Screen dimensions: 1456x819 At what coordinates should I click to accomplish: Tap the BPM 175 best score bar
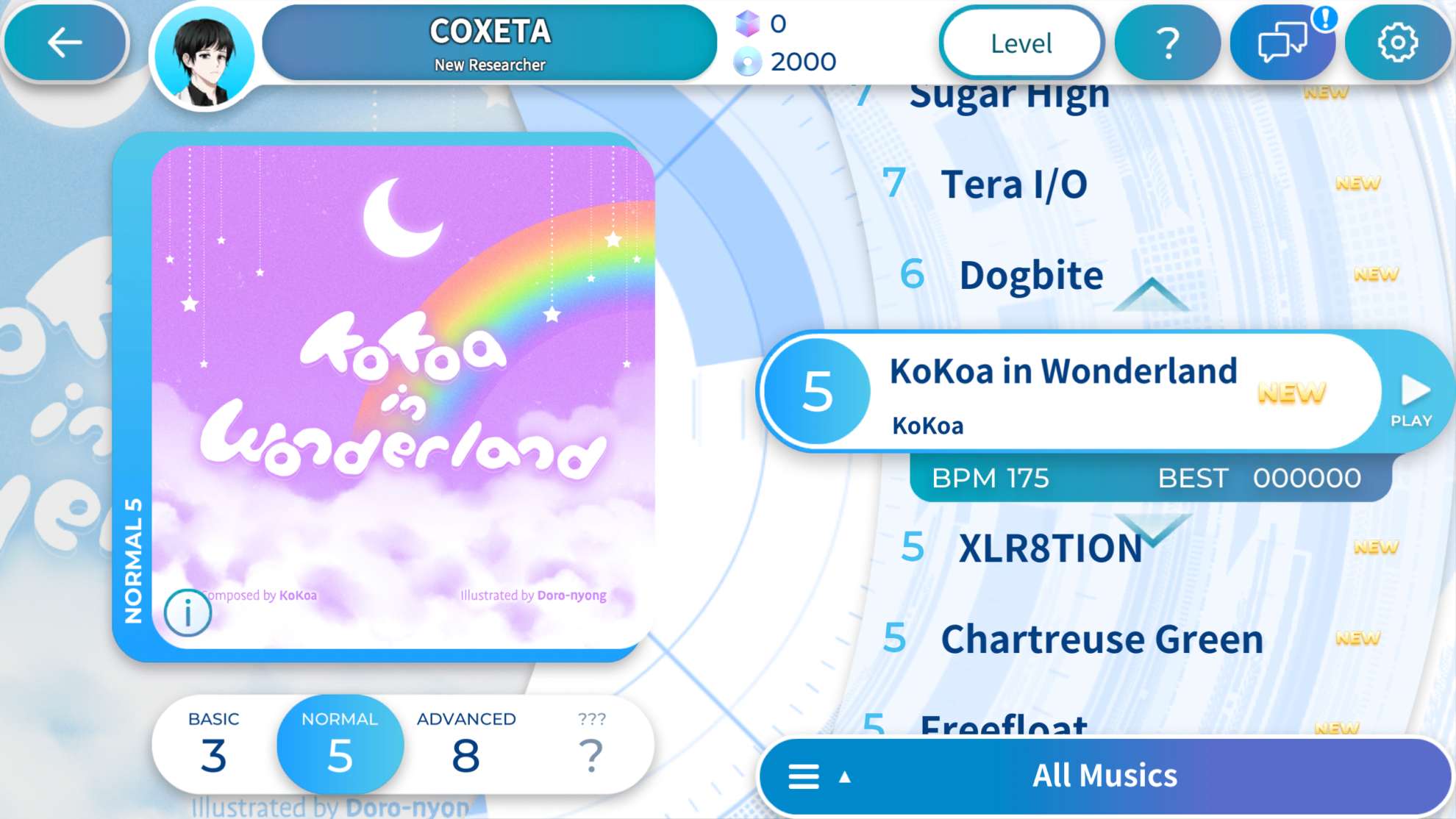point(1147,478)
